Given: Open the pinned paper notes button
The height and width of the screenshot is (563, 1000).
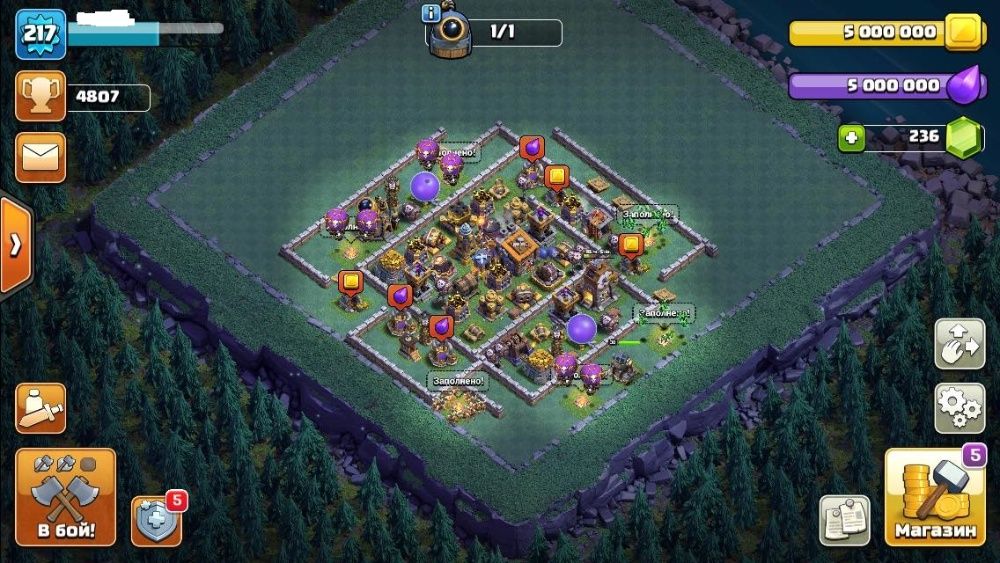Looking at the screenshot, I should click(x=844, y=520).
